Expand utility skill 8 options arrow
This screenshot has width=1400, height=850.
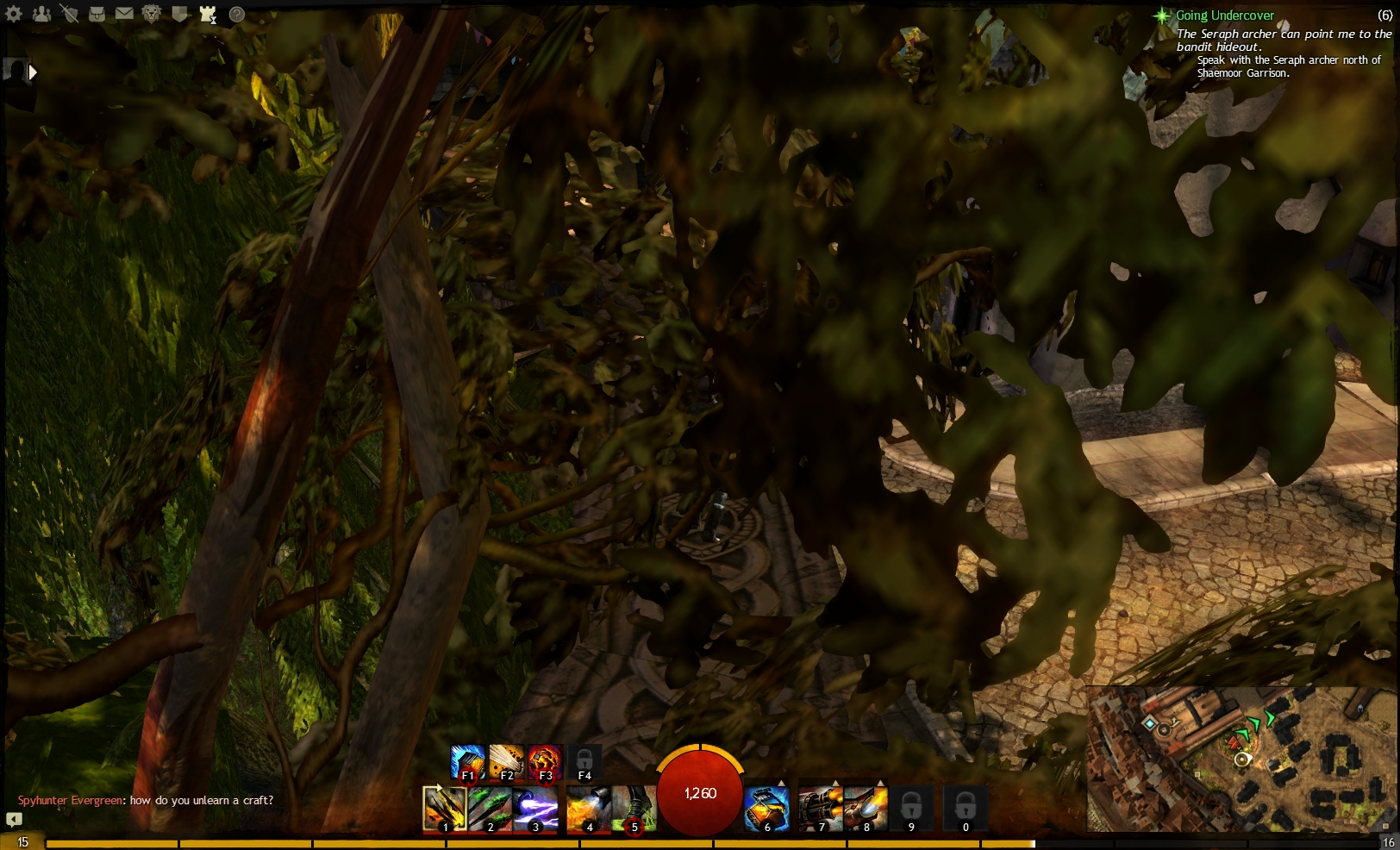pos(881,783)
